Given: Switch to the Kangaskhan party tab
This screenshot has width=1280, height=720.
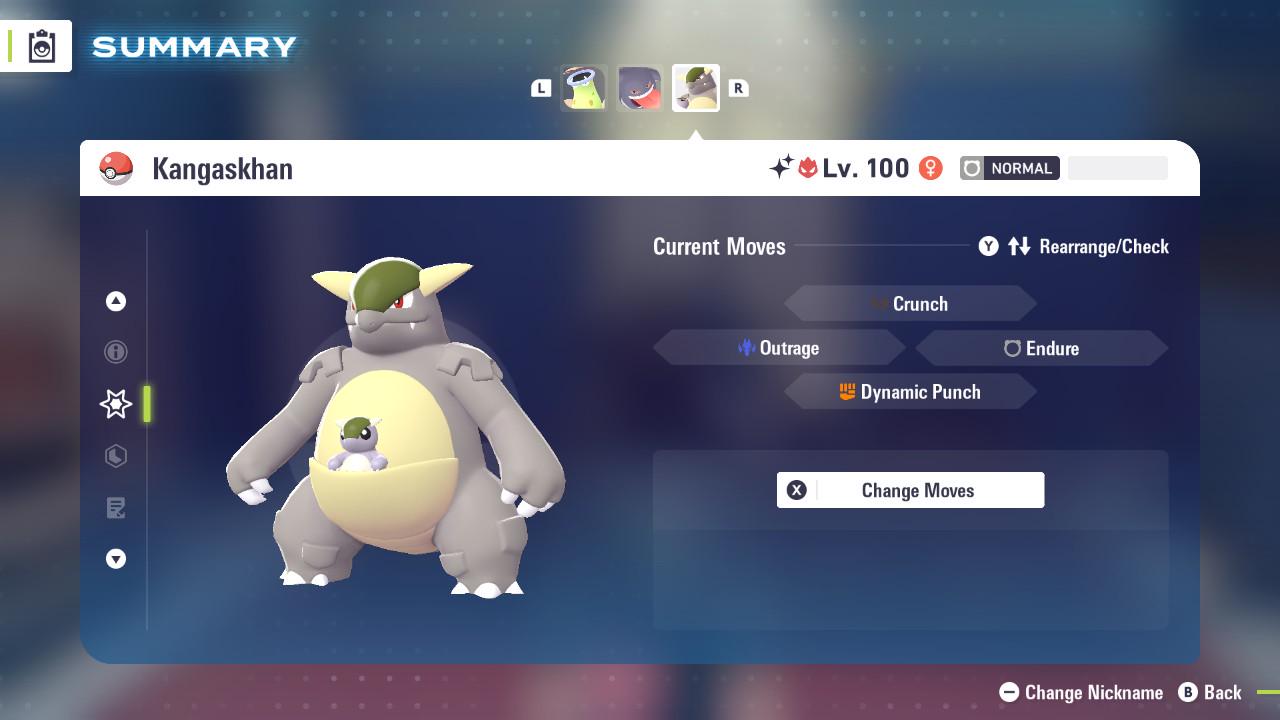Looking at the screenshot, I should pyautogui.click(x=695, y=87).
